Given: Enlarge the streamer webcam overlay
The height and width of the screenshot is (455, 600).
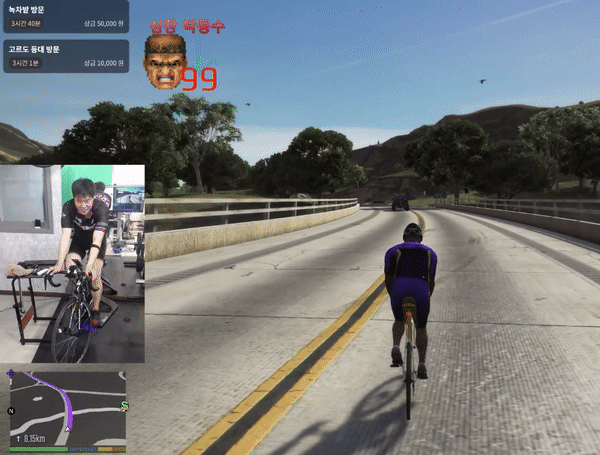Looking at the screenshot, I should pos(72,264).
